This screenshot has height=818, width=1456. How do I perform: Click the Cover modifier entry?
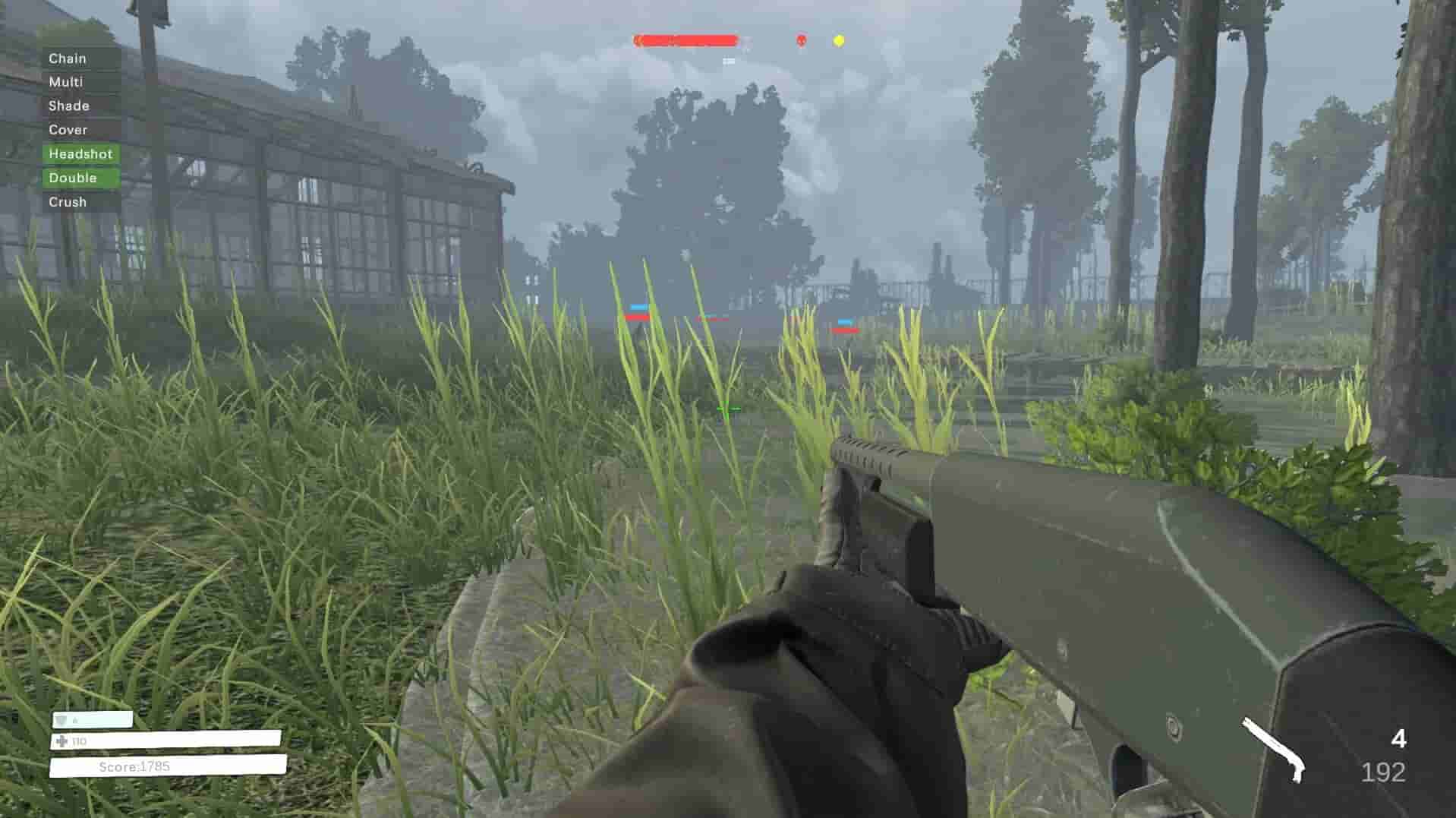[x=68, y=130]
